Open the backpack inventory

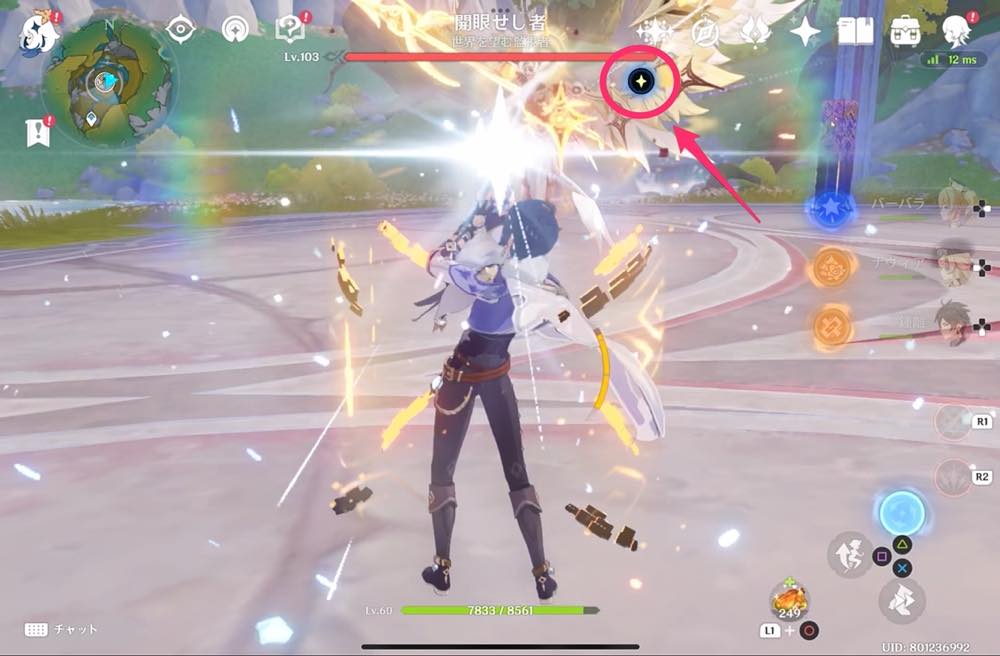tap(906, 32)
